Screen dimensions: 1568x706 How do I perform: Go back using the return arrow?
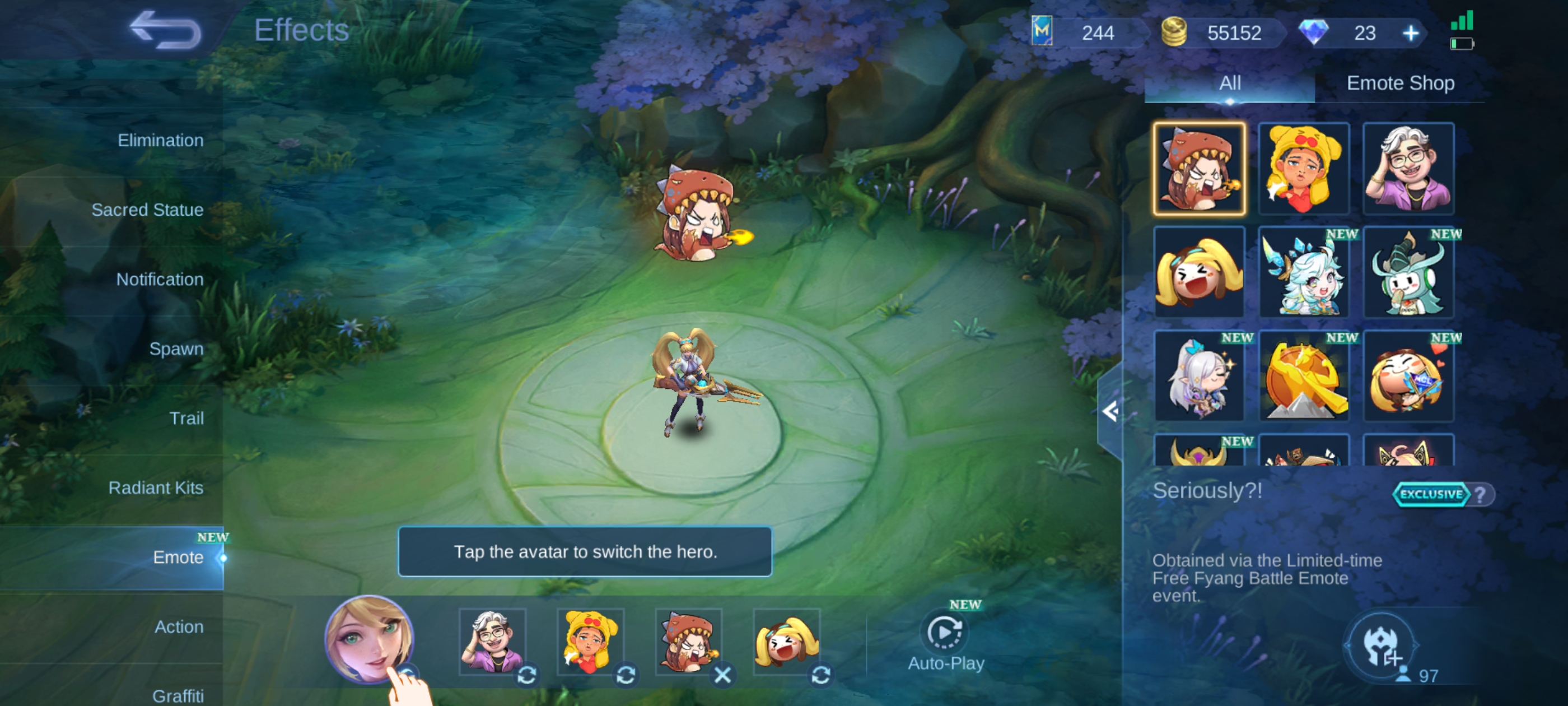click(165, 30)
